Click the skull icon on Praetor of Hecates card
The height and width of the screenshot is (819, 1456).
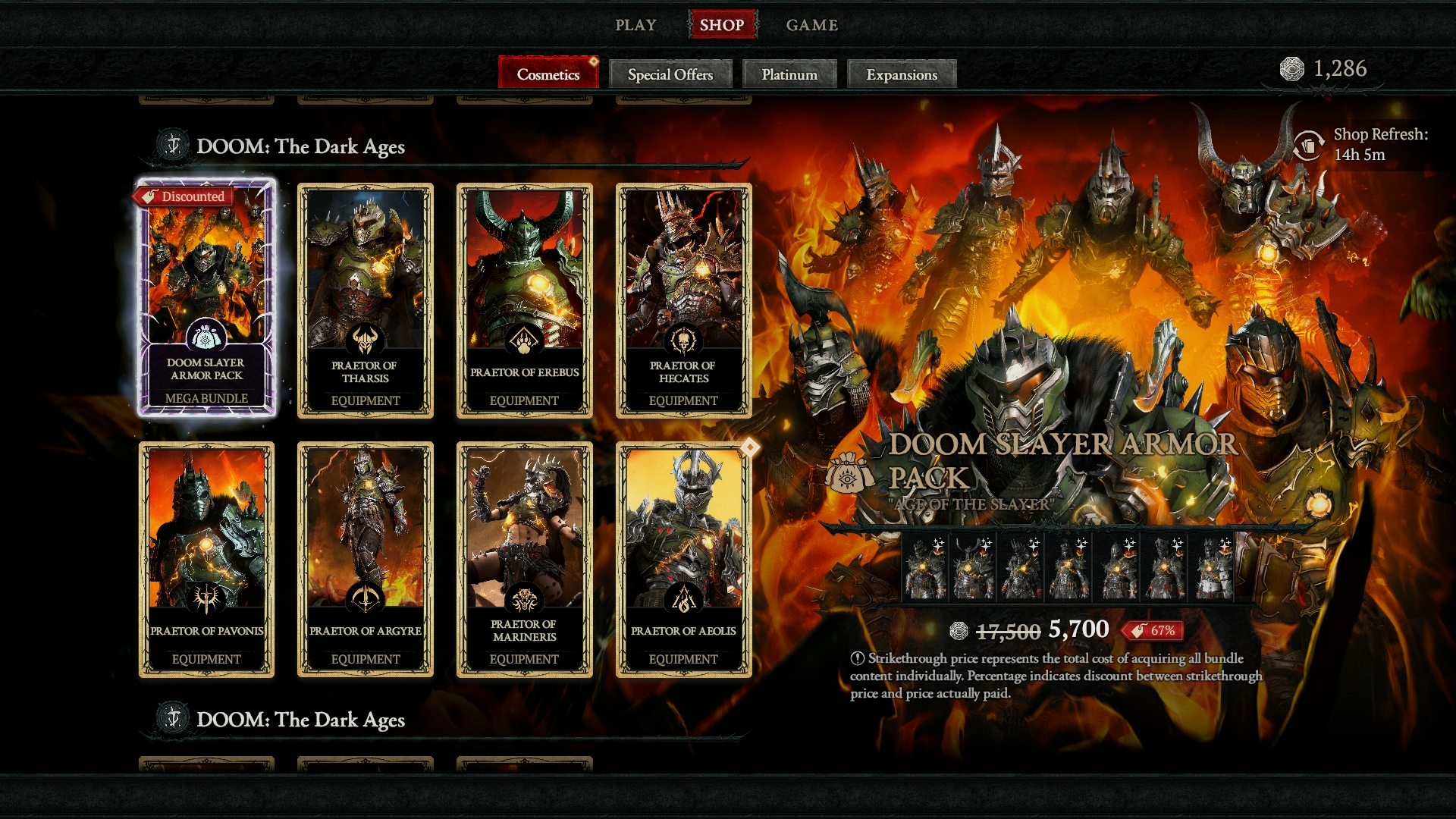(683, 337)
